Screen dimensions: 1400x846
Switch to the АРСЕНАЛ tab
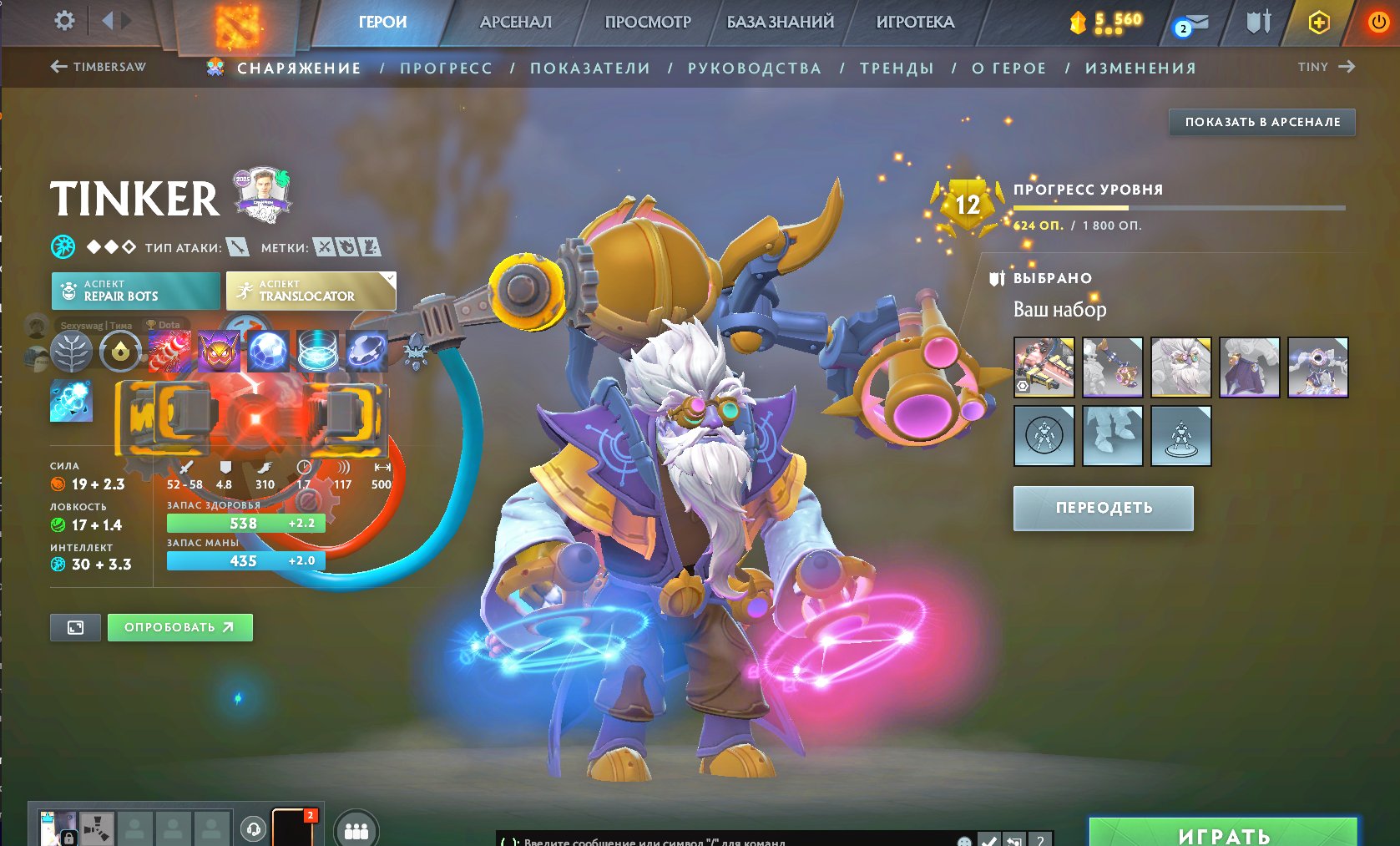point(515,23)
